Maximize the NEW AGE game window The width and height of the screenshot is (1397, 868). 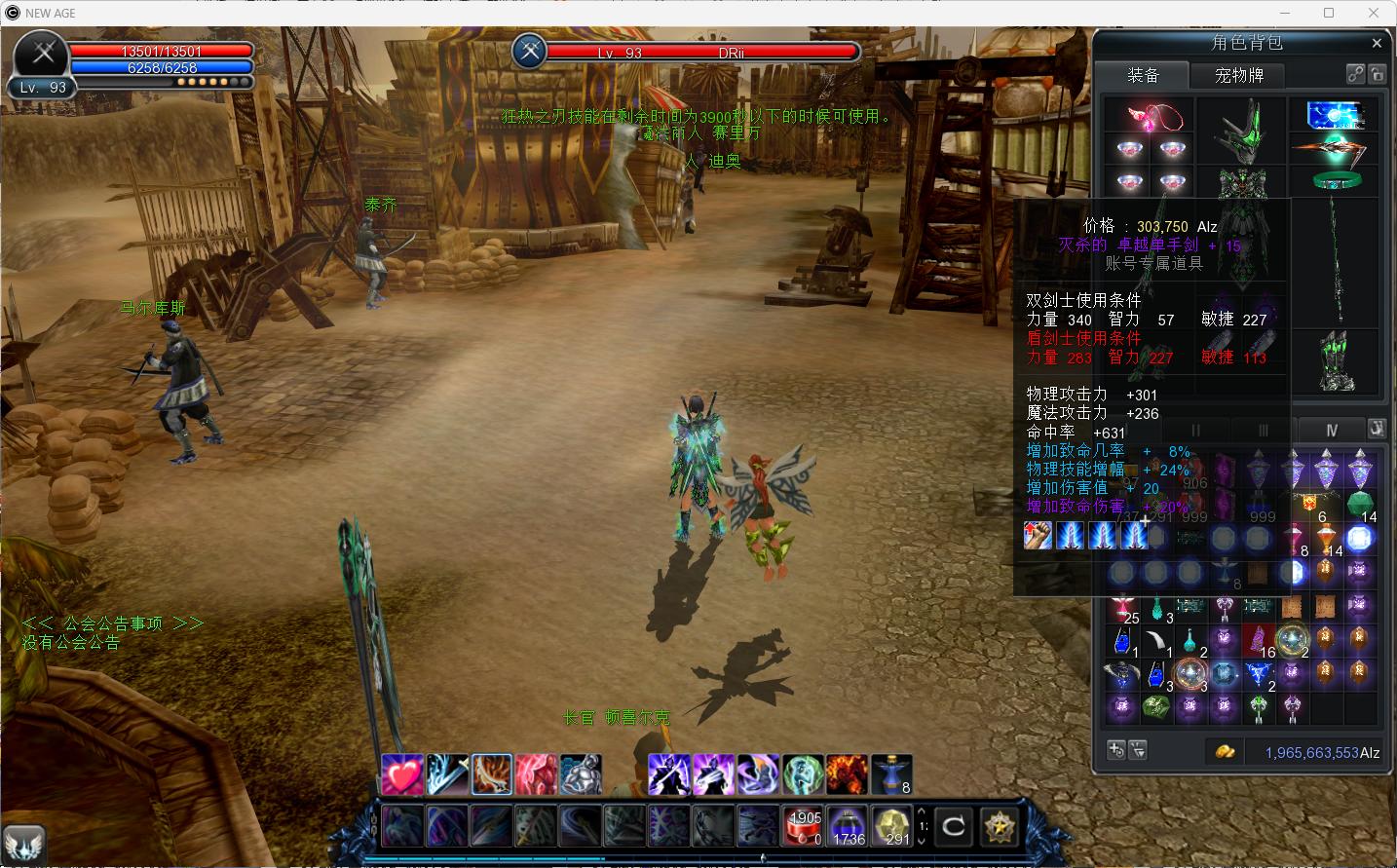tap(1329, 13)
